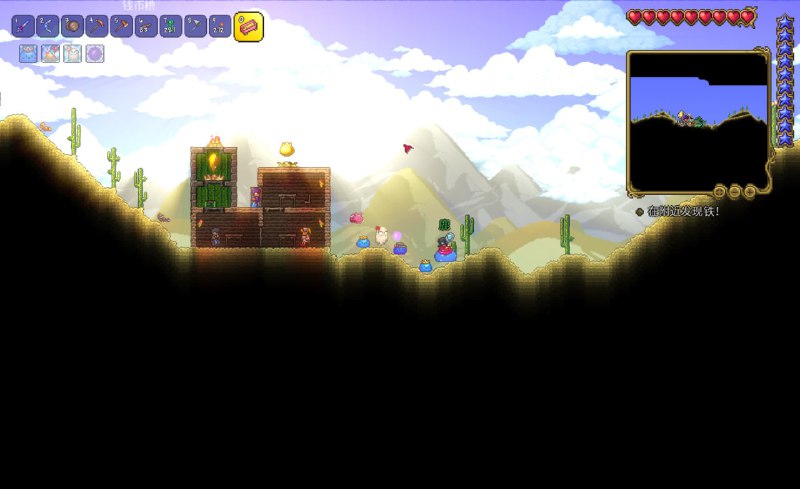Viewport: 800px width, 489px height.
Task: Click the highlighted yellow hotbar slot
Action: click(248, 26)
